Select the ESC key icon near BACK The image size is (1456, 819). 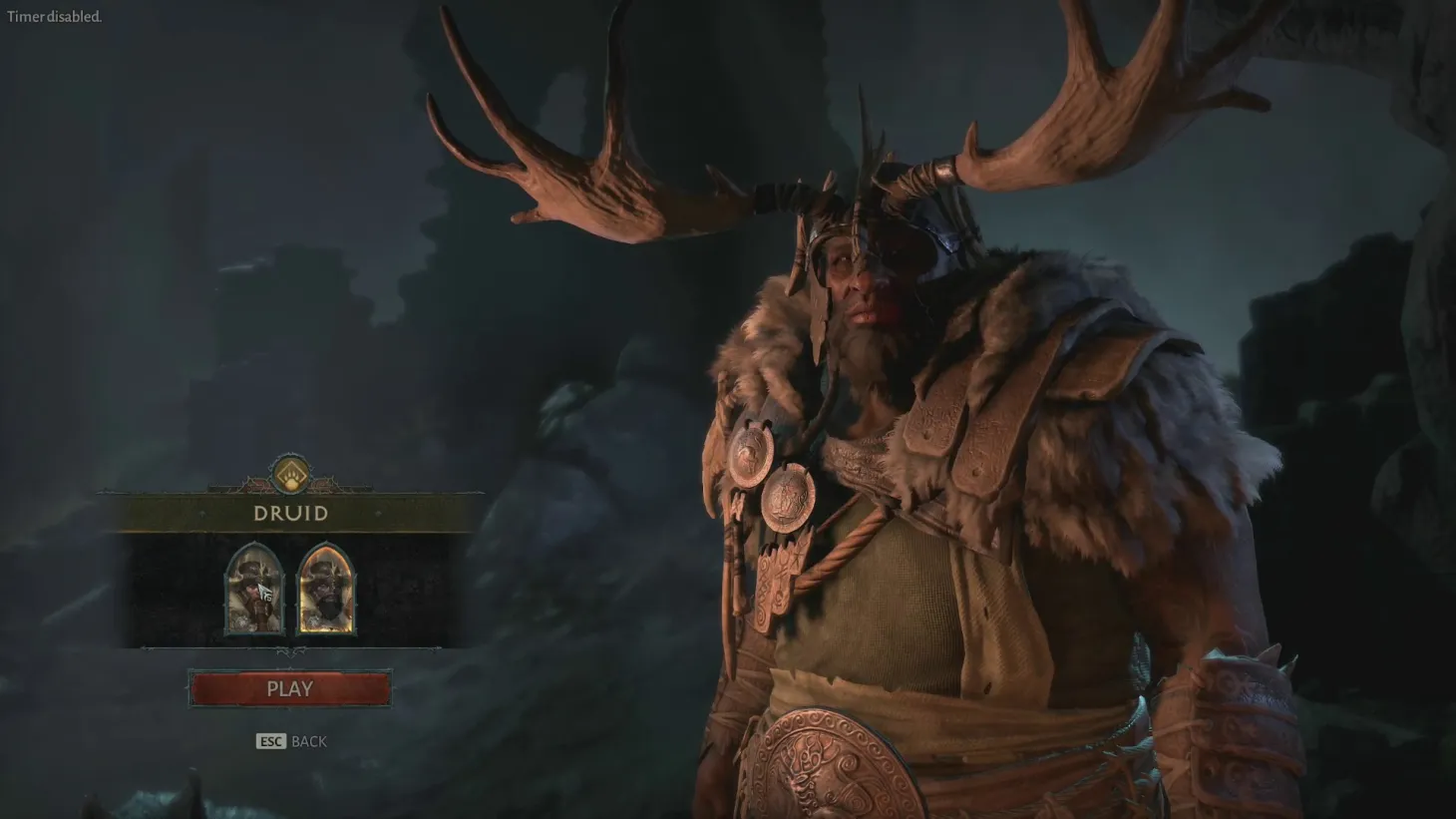pyautogui.click(x=269, y=741)
